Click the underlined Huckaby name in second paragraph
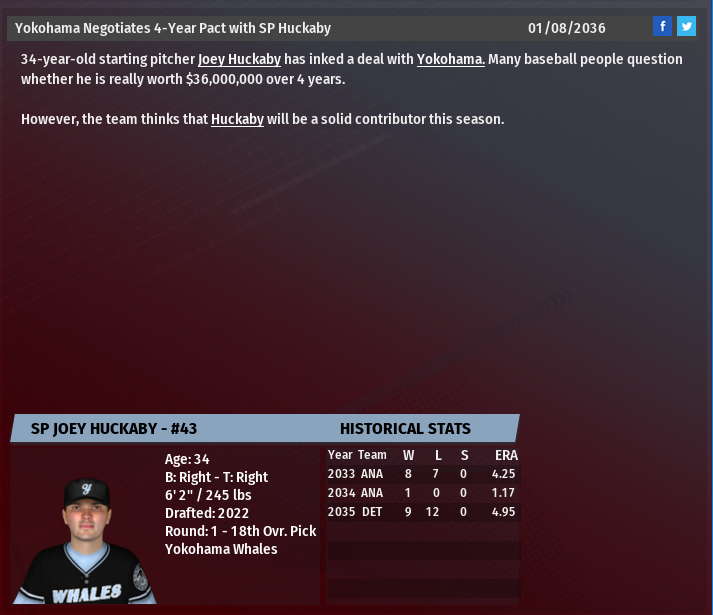Image resolution: width=713 pixels, height=615 pixels. [237, 119]
